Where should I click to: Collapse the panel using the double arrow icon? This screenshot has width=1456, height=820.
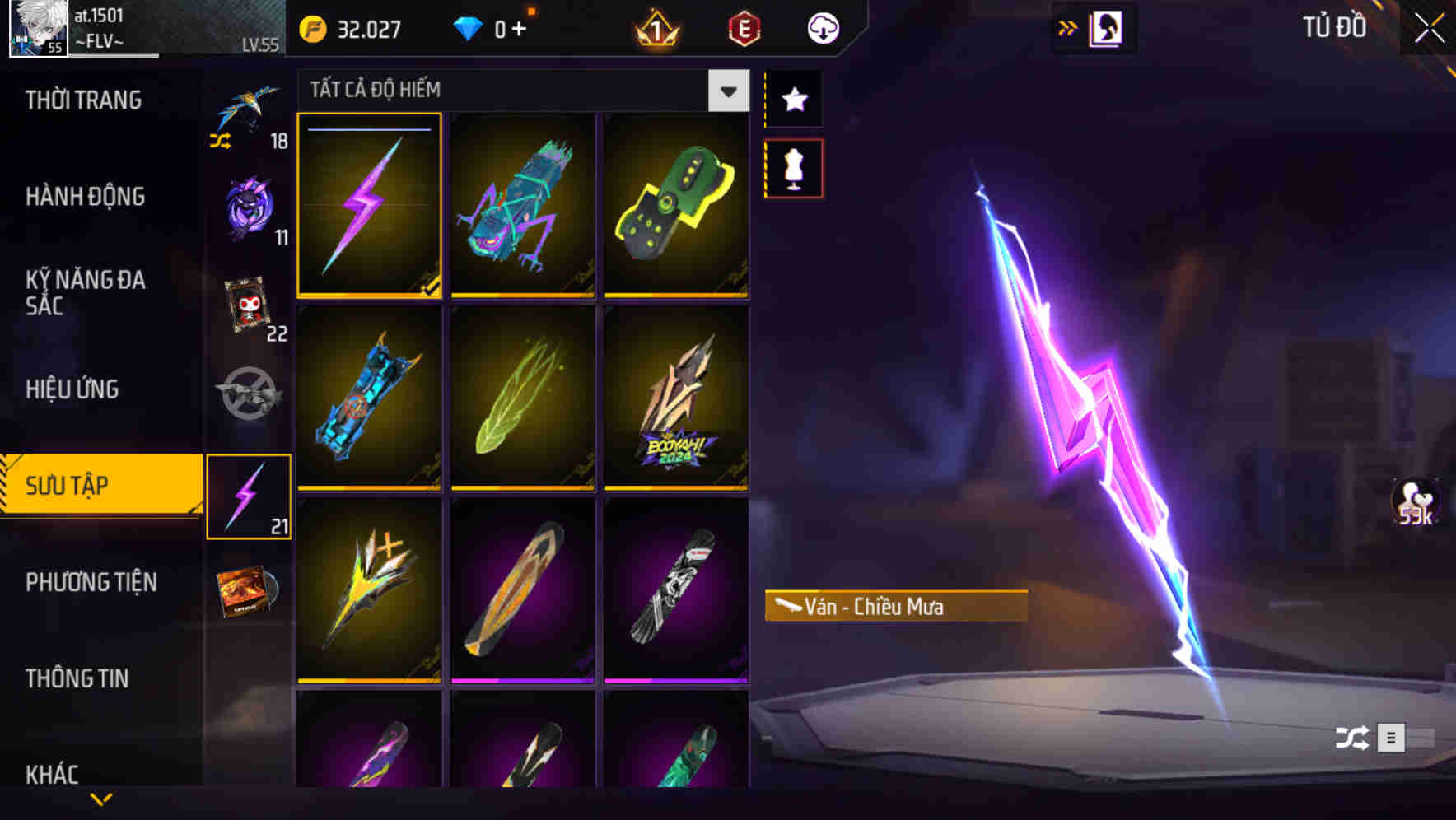1068,27
